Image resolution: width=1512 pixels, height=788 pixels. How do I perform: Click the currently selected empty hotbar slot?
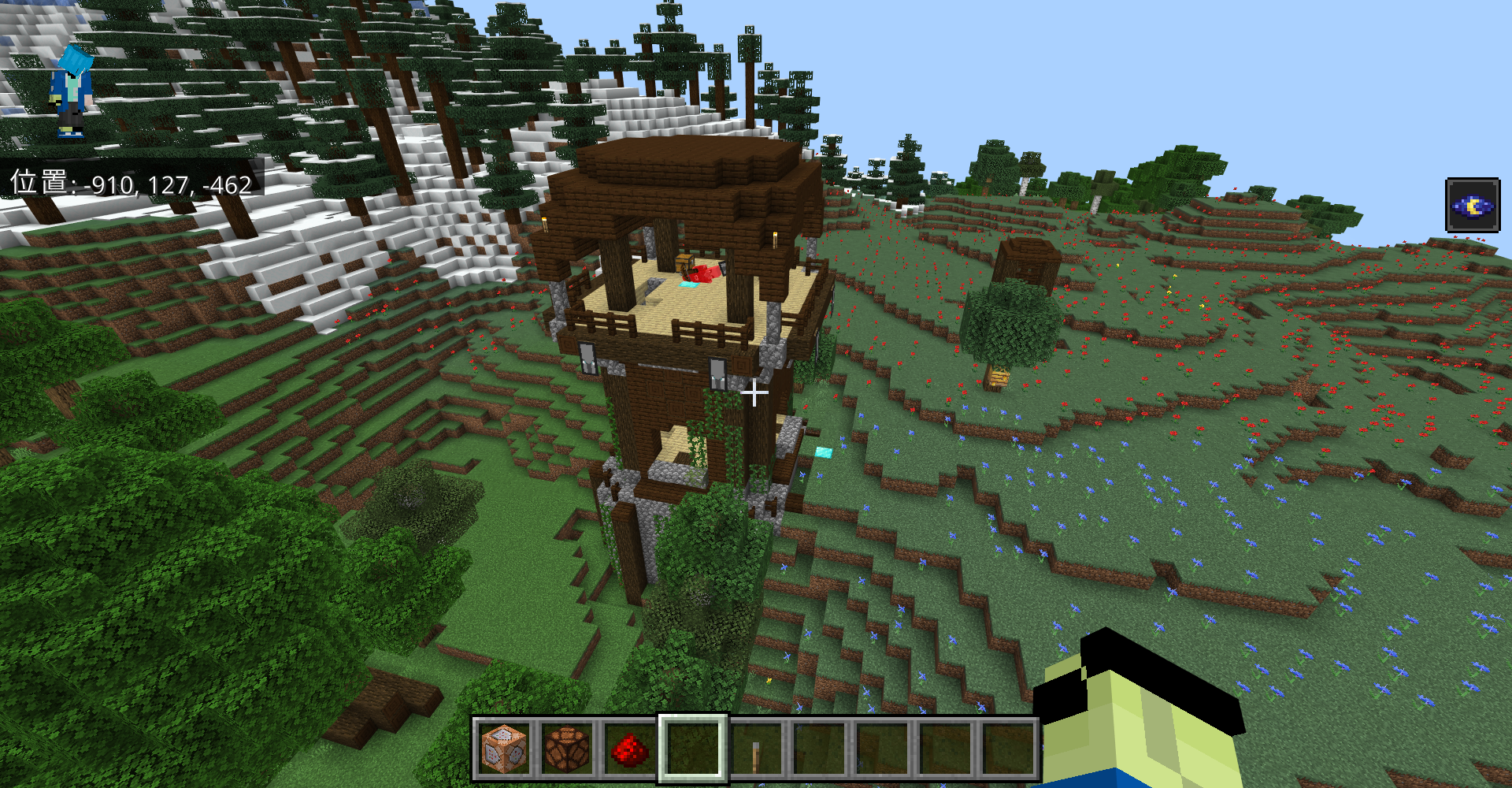pyautogui.click(x=691, y=750)
